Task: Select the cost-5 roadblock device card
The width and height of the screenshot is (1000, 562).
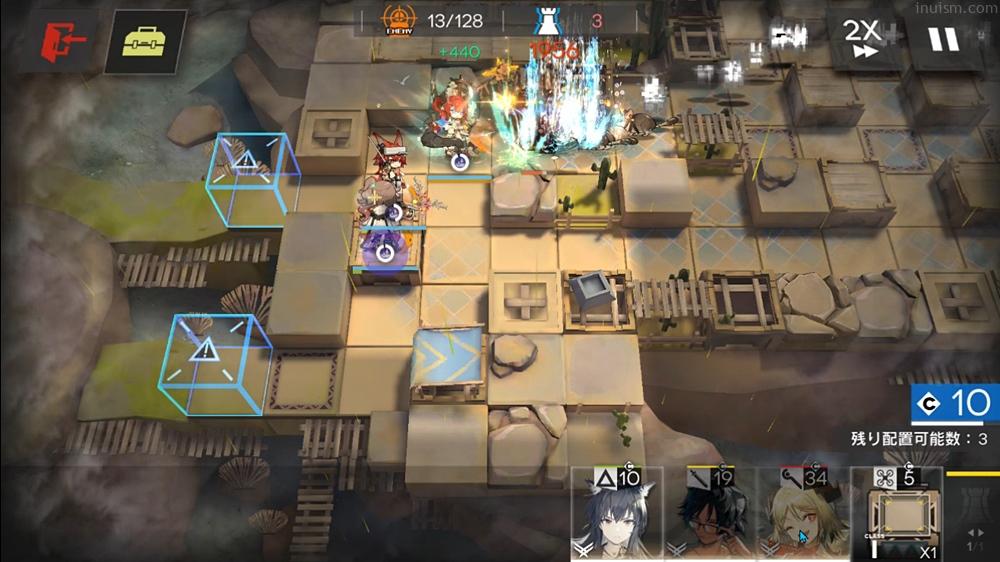Action: click(895, 514)
